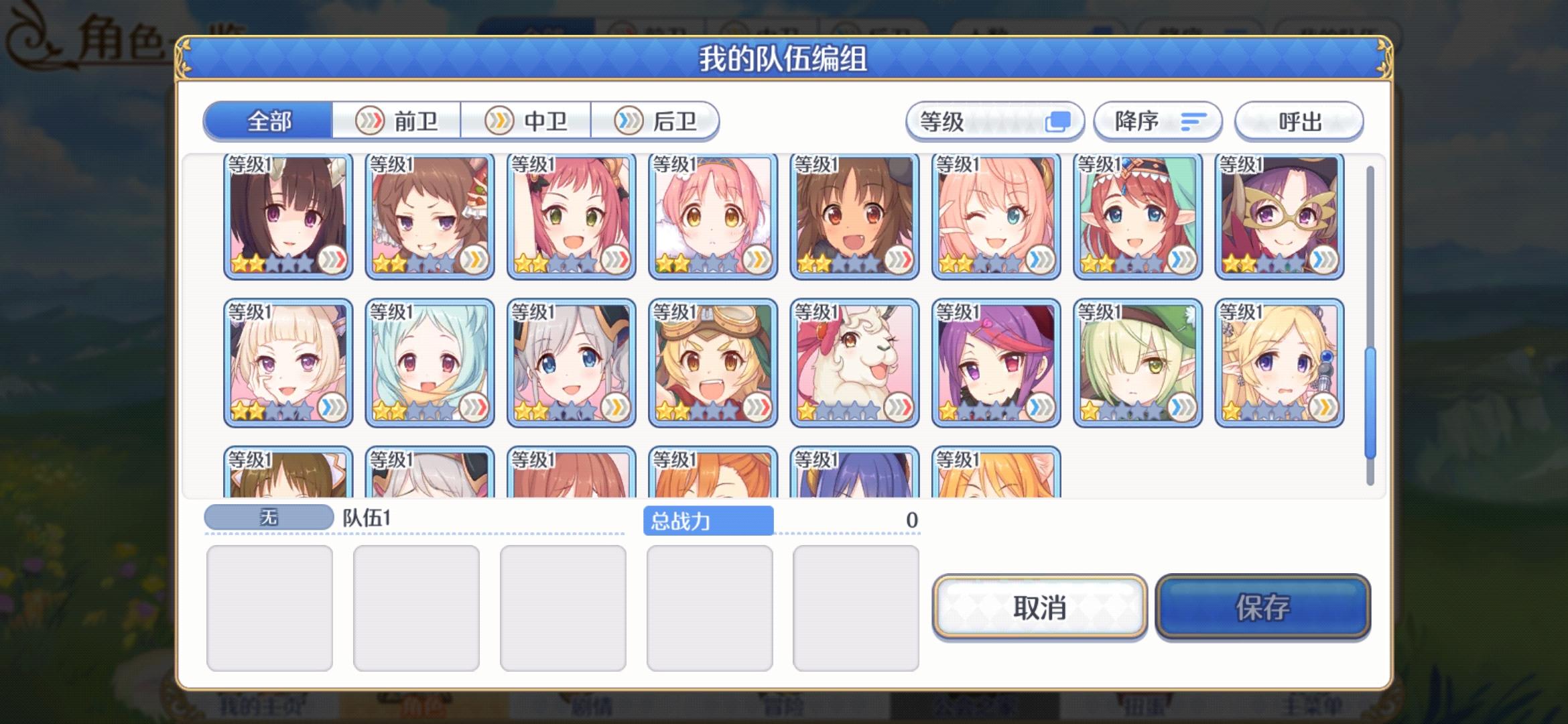Toggle the 总战力 display
Image resolution: width=1568 pixels, height=724 pixels.
tap(710, 521)
